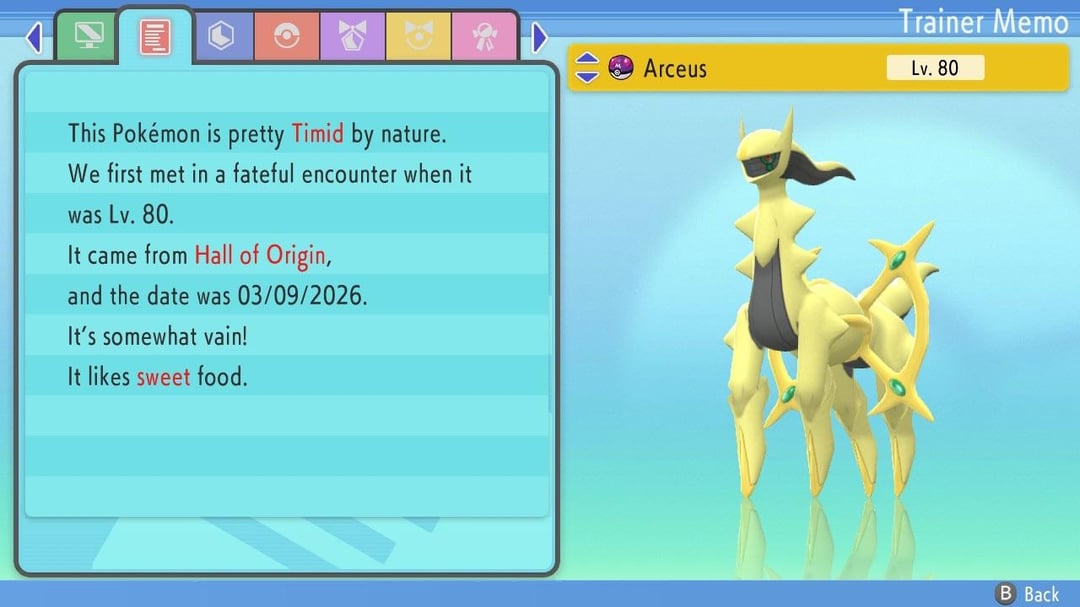Click the right arrow beside the tabs

coord(540,38)
